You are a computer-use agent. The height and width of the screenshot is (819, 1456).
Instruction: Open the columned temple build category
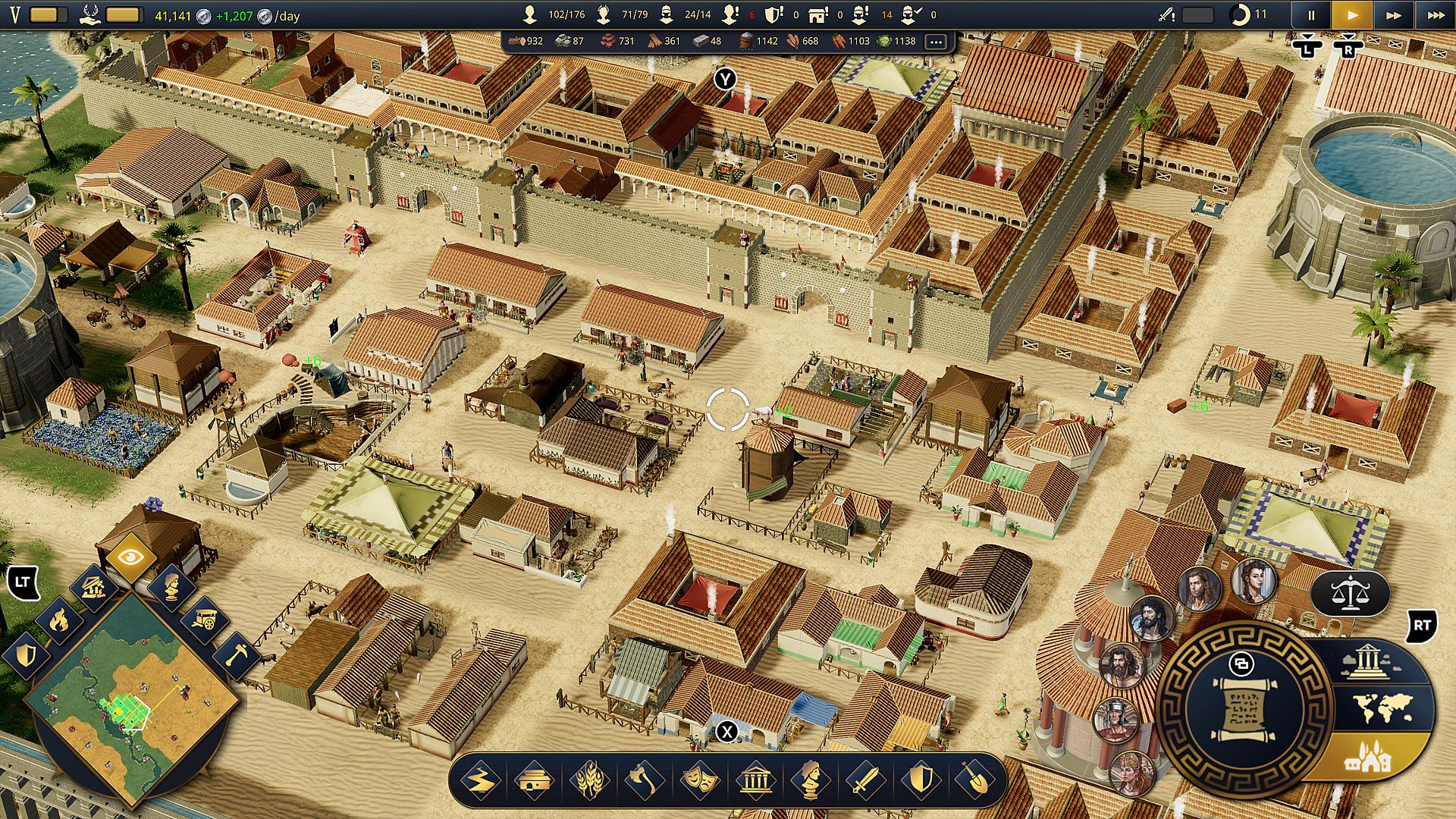tap(755, 780)
